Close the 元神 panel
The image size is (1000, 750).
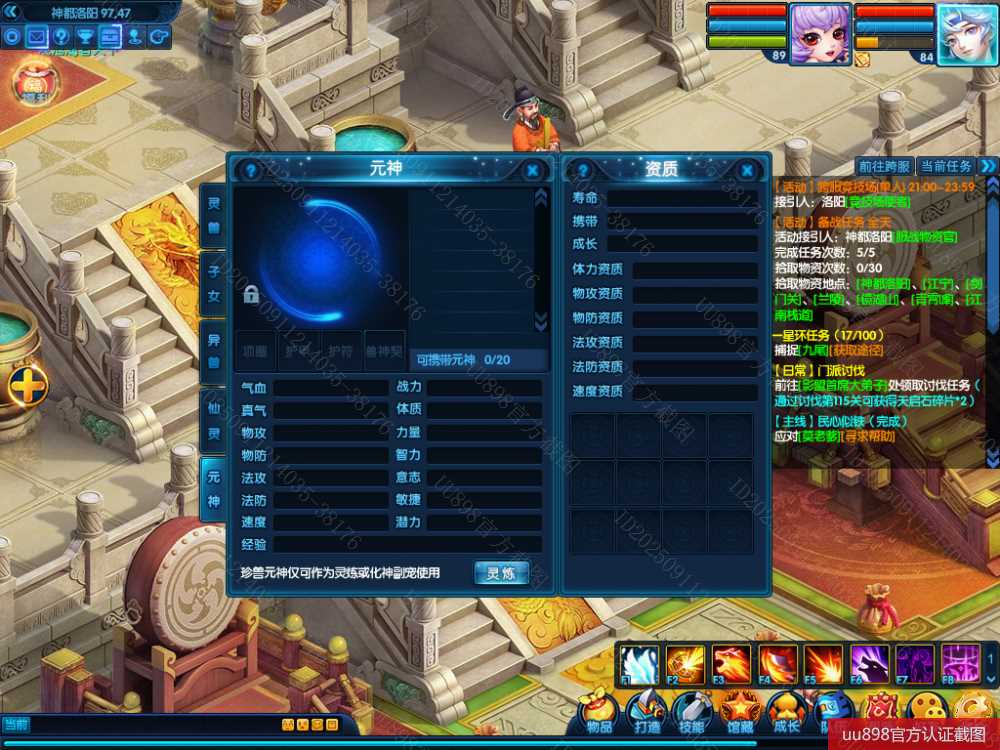[532, 170]
